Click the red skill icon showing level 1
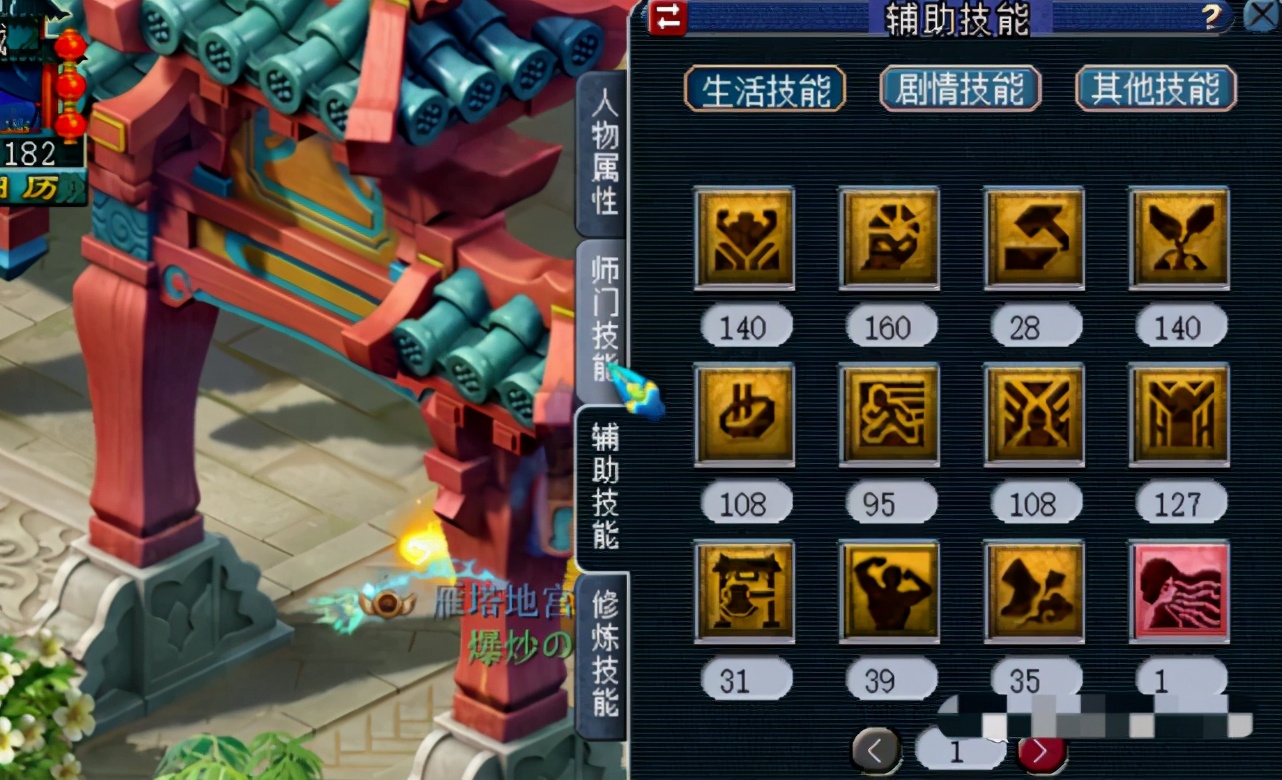 1179,589
